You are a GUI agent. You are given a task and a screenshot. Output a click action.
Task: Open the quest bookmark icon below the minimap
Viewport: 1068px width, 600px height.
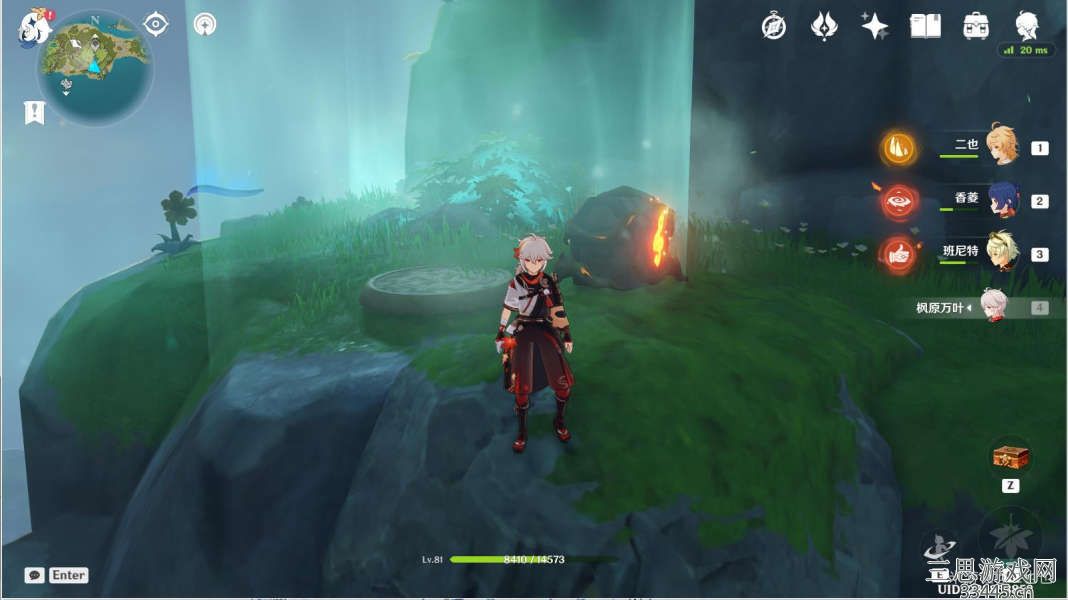click(34, 112)
